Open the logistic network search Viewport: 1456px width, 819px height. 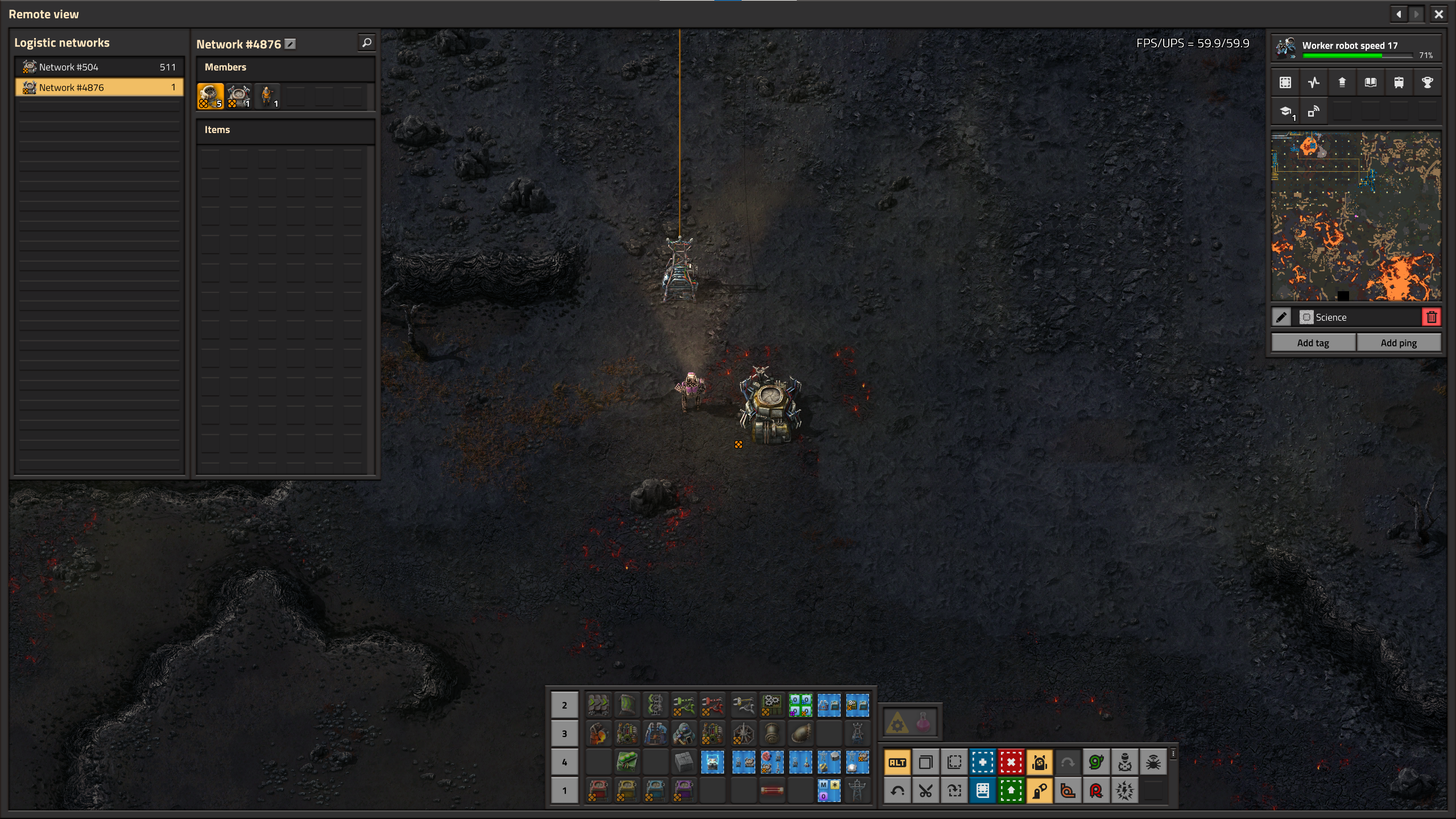367,43
